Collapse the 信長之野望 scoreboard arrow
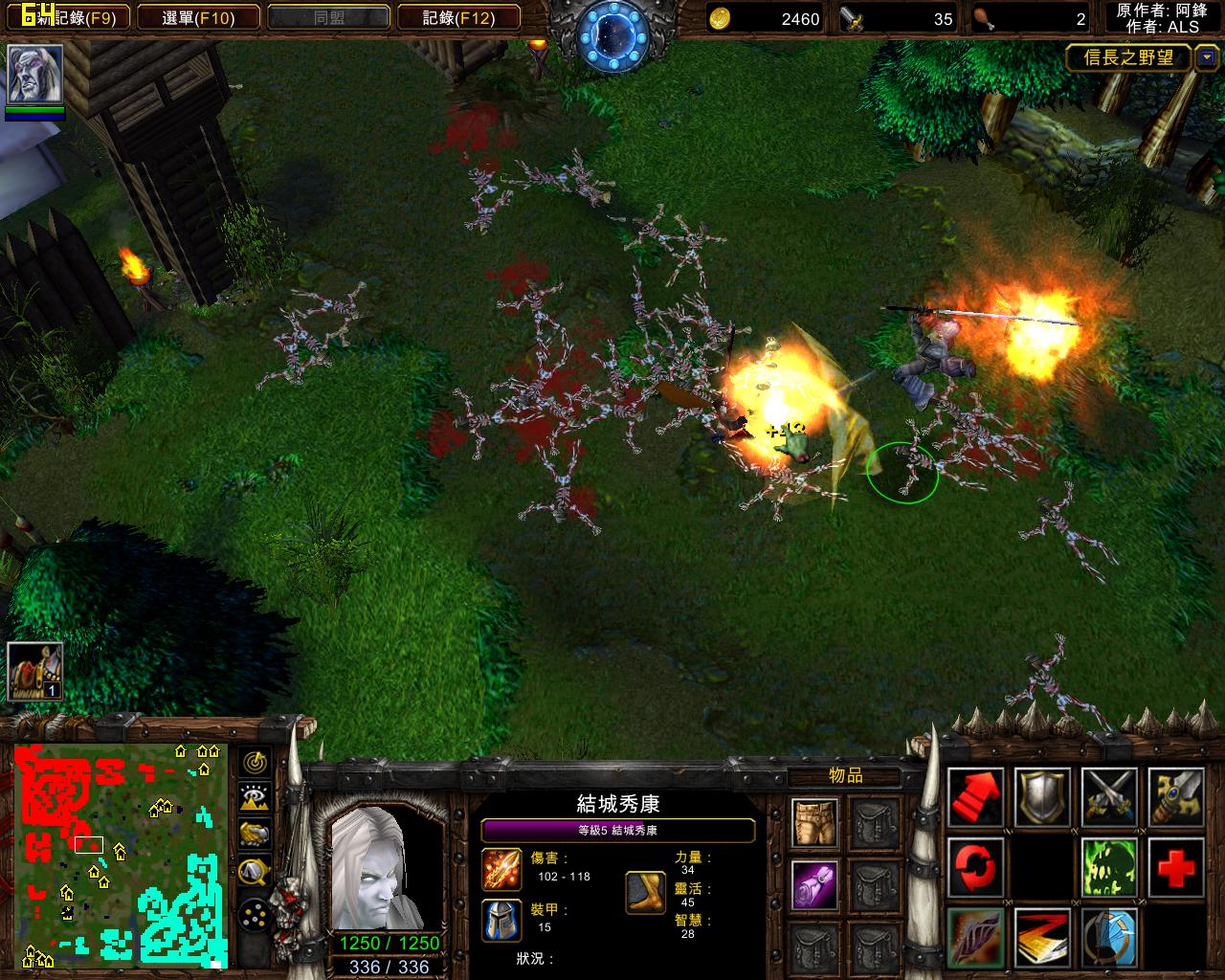 coord(1206,58)
